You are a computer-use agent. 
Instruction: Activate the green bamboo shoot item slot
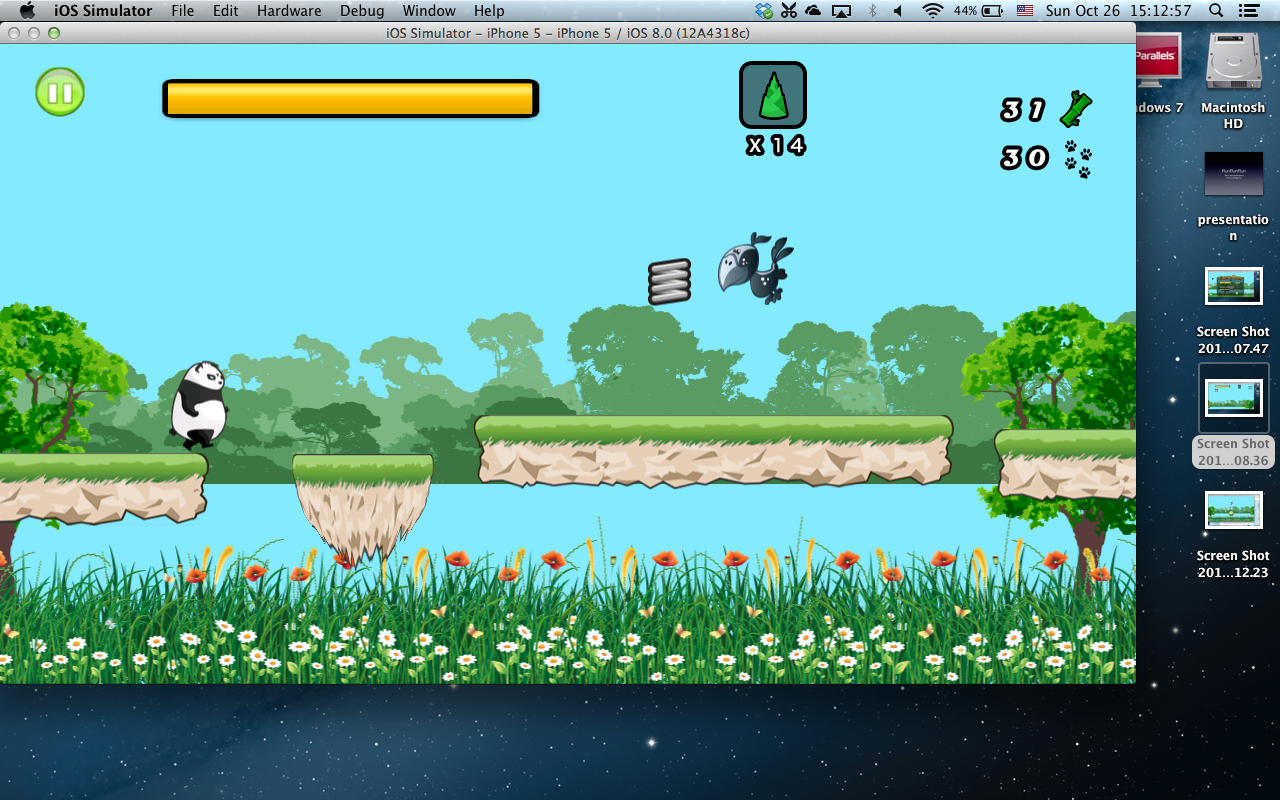pyautogui.click(x=772, y=95)
